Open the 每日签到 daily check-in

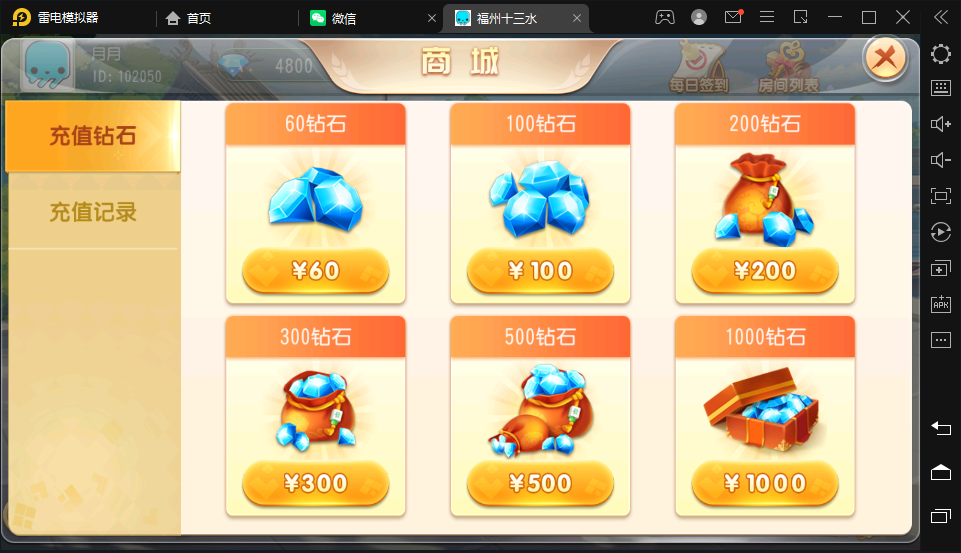pyautogui.click(x=699, y=67)
